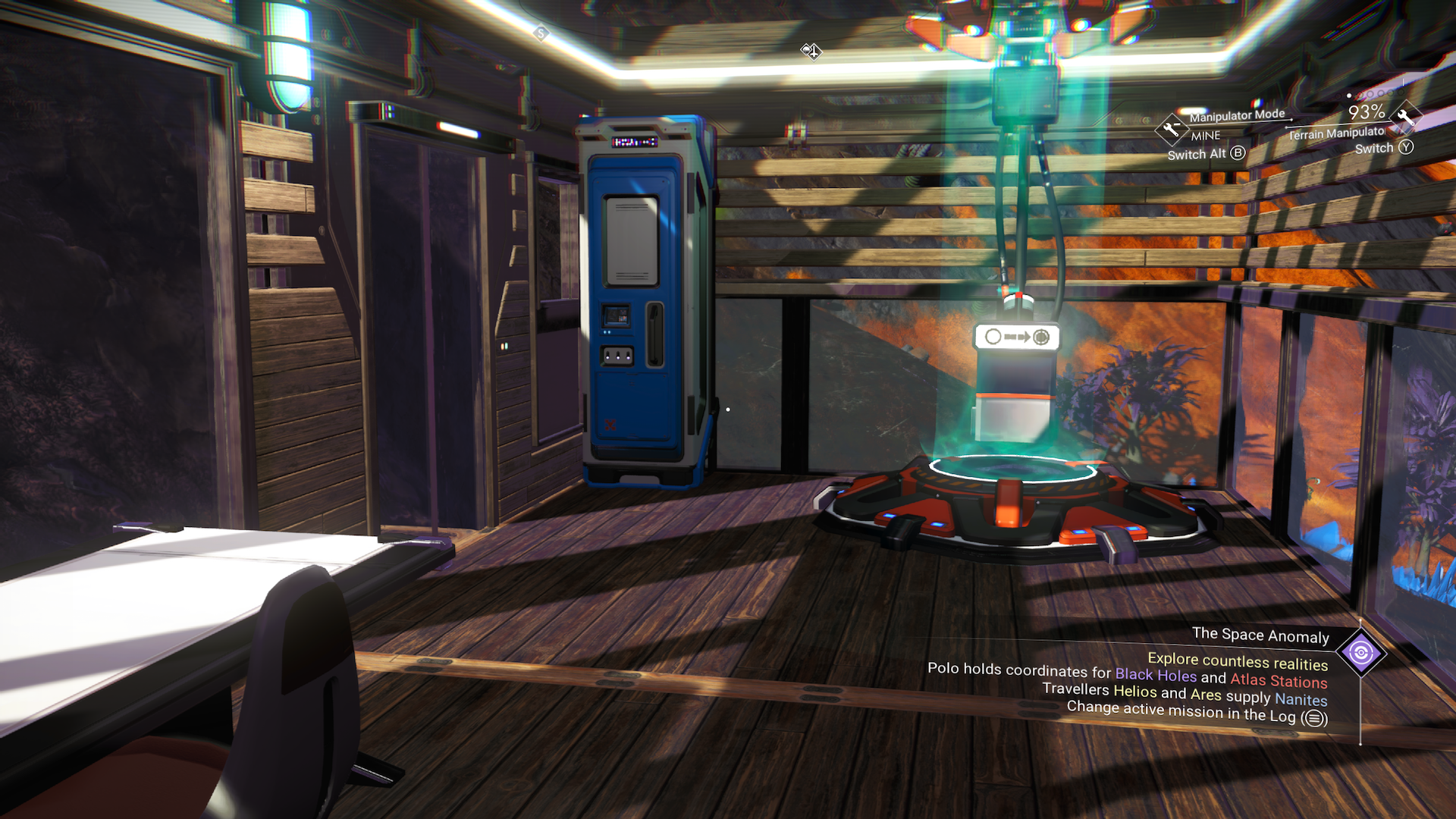Click the Manipulator Mode MINE icon
Screen dimensions: 1456x819
tap(1171, 129)
